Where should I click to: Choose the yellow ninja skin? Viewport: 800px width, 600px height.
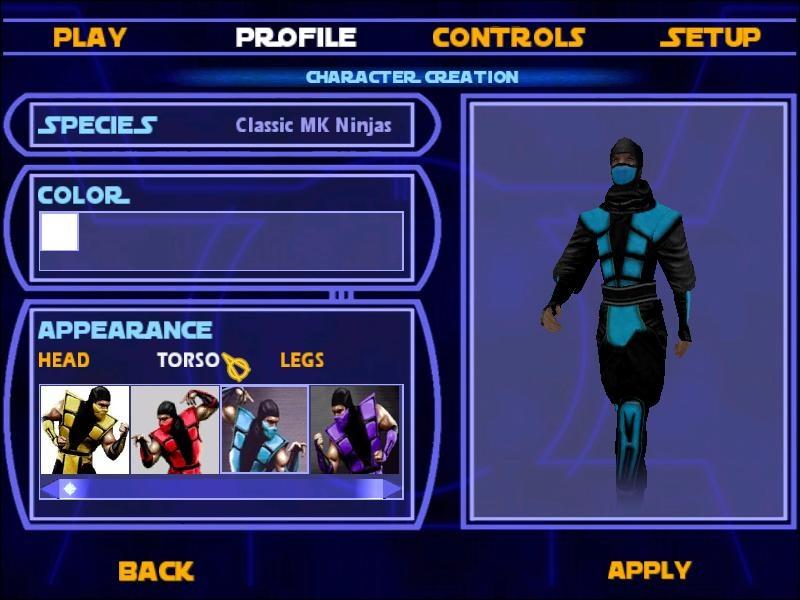[x=85, y=430]
